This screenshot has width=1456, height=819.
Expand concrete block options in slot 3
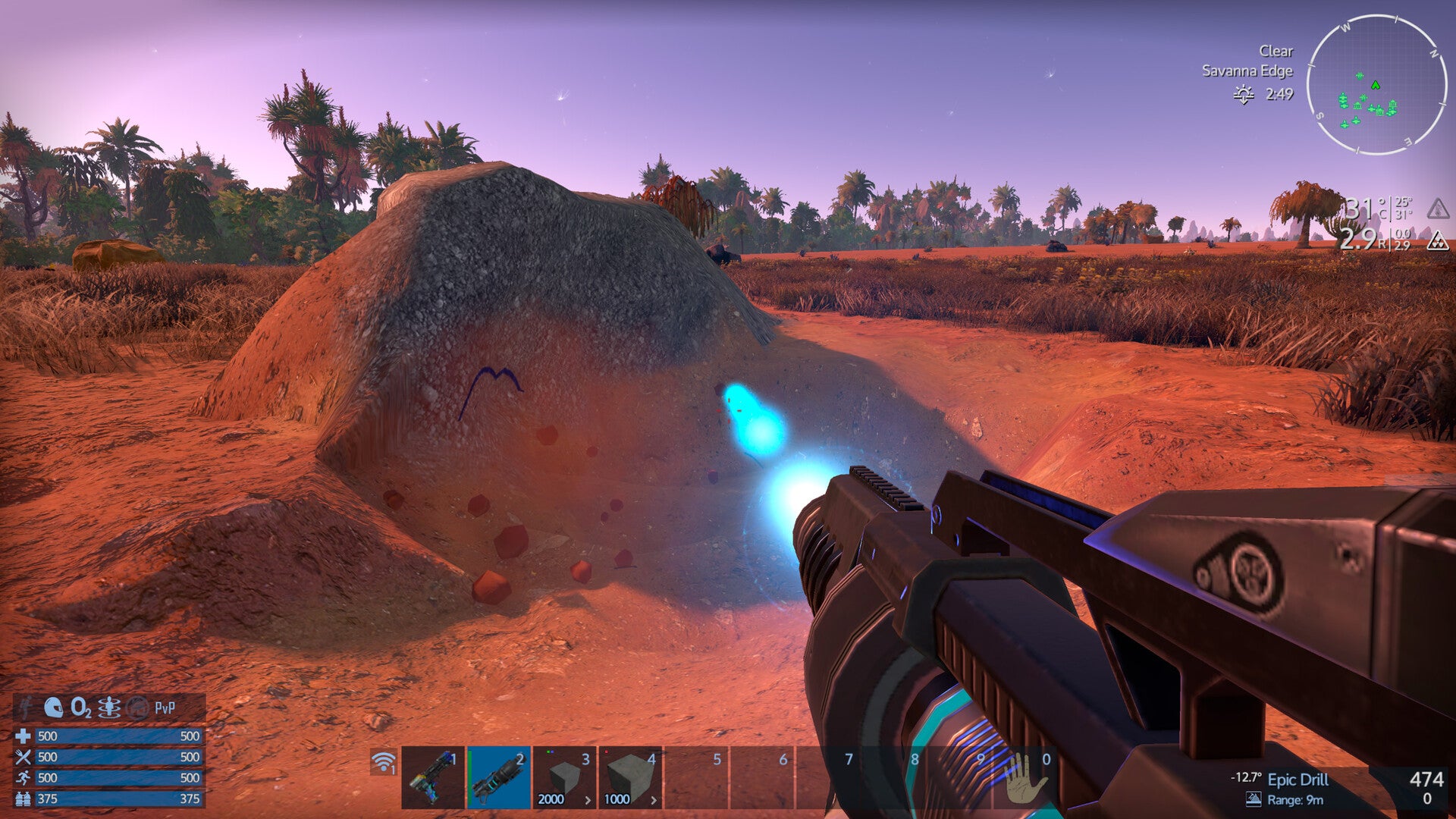coord(588,799)
